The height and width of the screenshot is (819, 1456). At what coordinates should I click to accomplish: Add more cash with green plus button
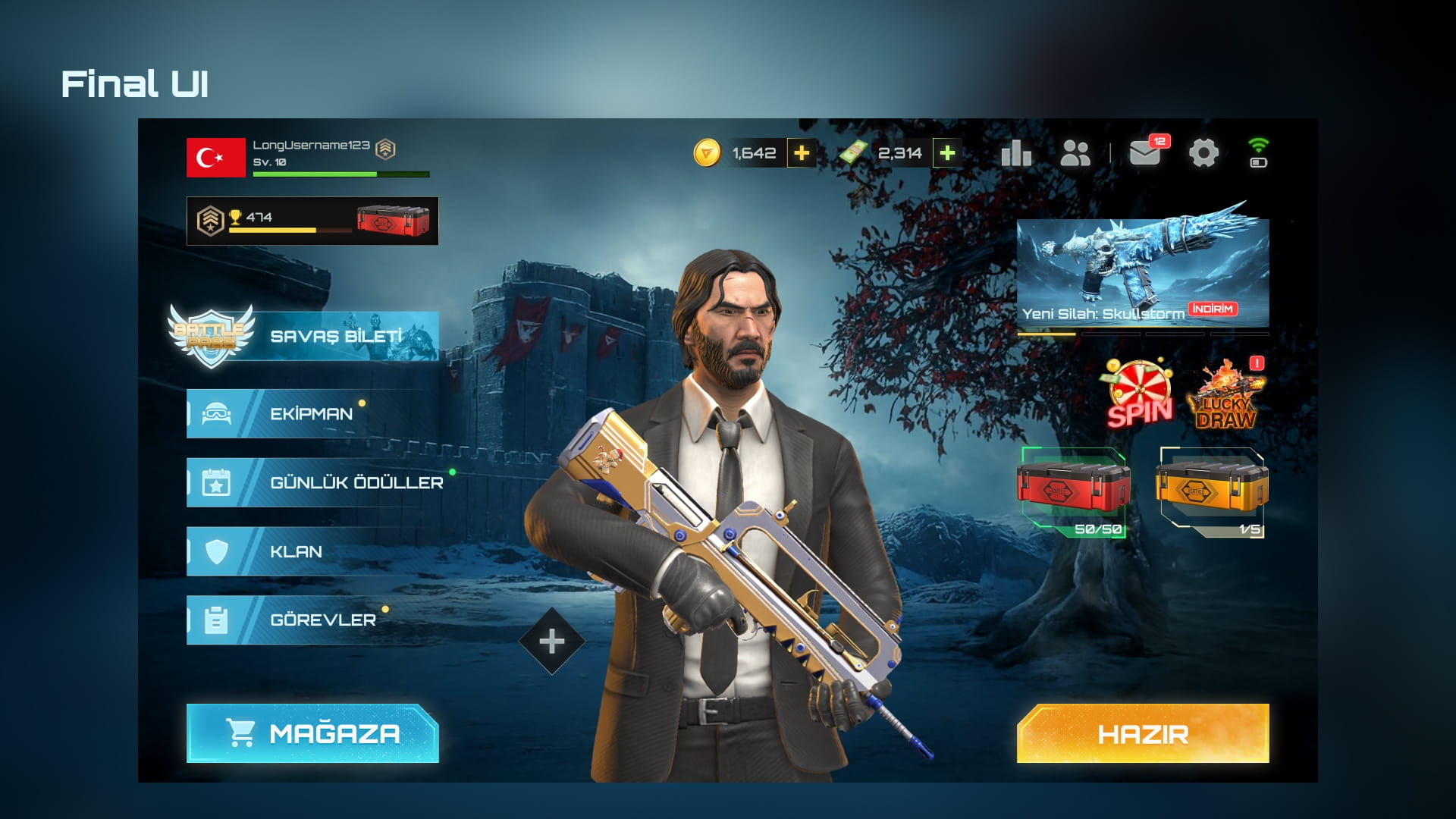click(x=946, y=153)
